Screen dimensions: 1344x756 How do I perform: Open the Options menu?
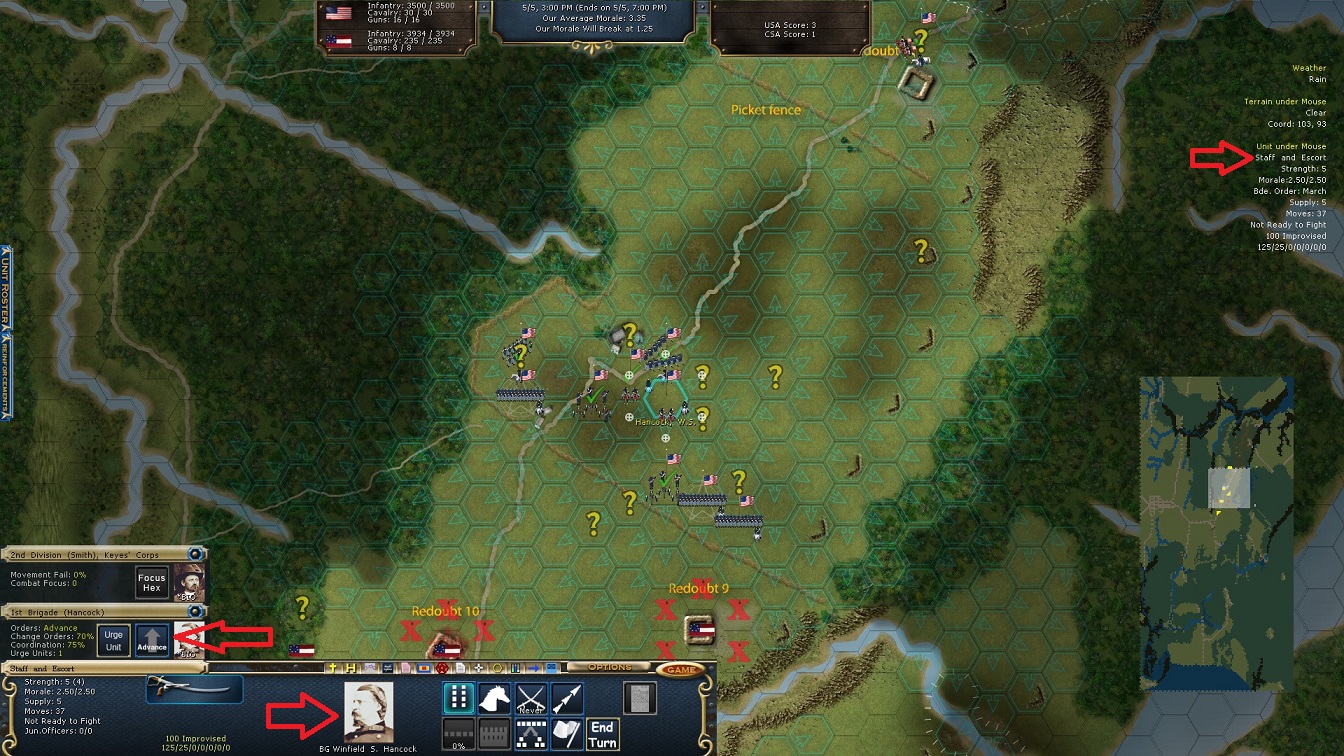(610, 667)
